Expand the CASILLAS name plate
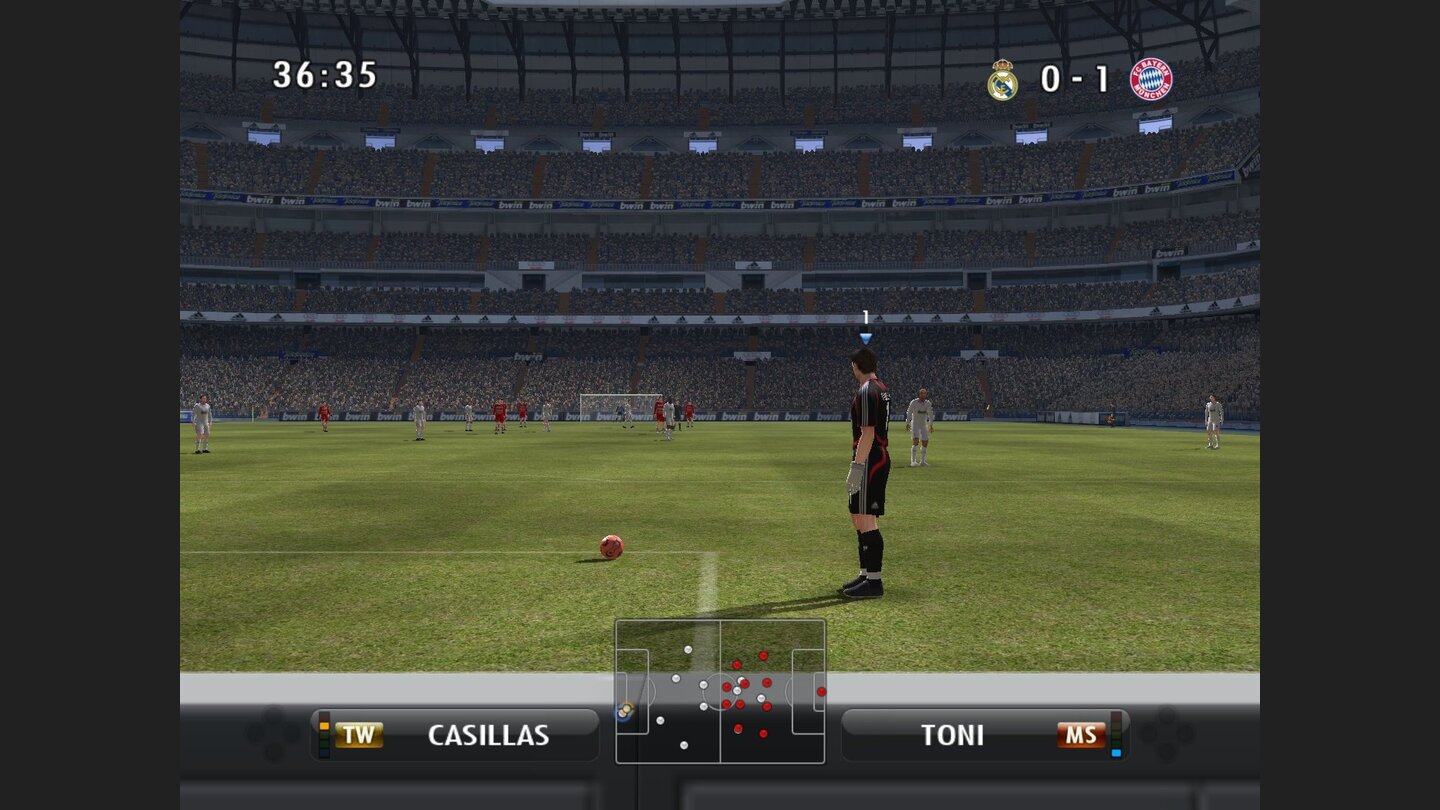 click(x=455, y=734)
